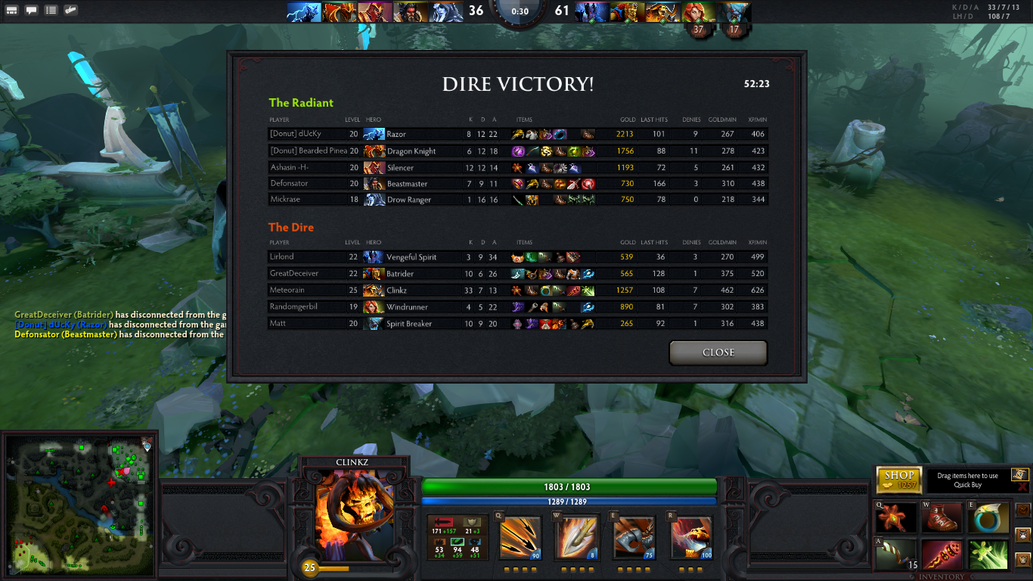Open the chat speech-bubble button
Screen dimensions: 1033x581
coord(31,10)
